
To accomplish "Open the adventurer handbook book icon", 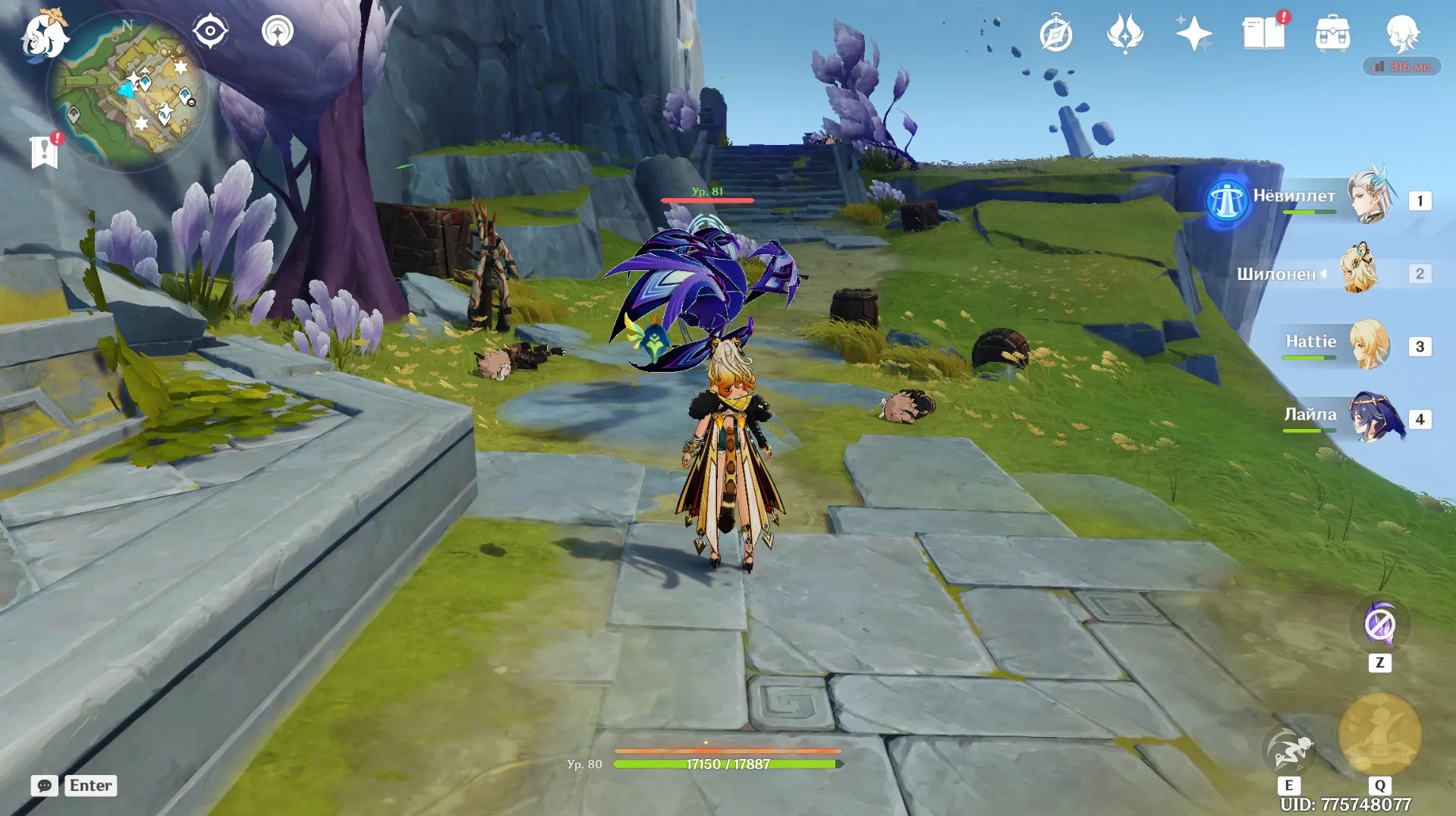I will tap(1263, 34).
